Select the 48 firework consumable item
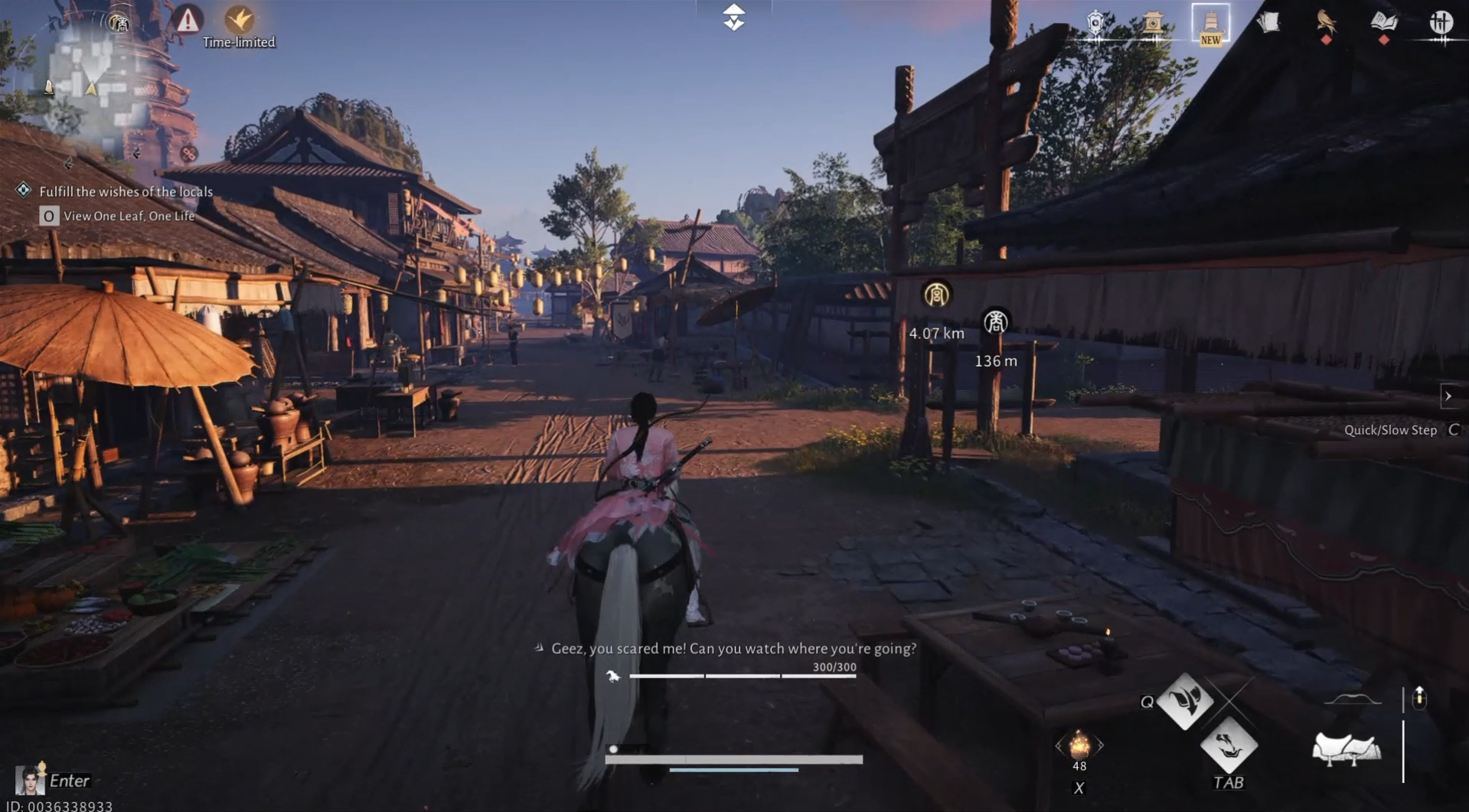 coord(1079,746)
